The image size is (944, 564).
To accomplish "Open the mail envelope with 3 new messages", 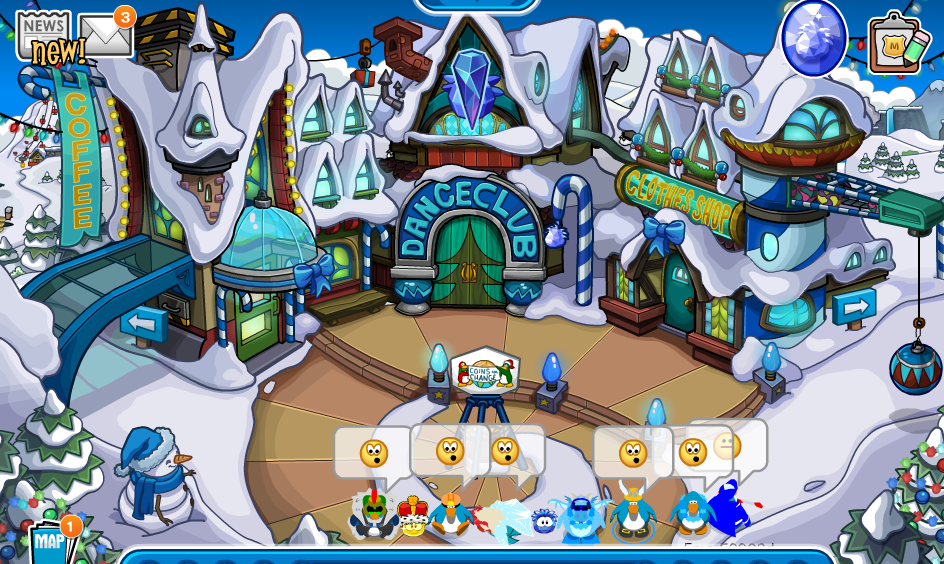I will (x=105, y=36).
